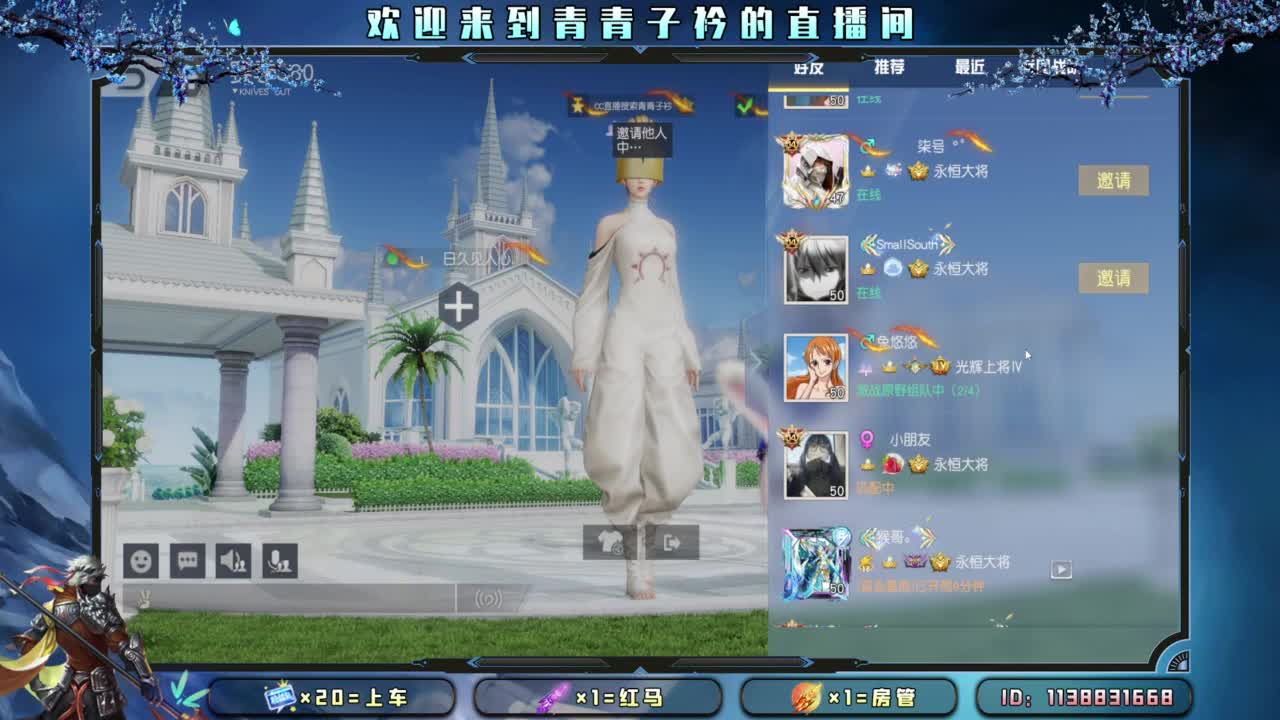Toggle the green checkmark next to search bar

tap(744, 104)
